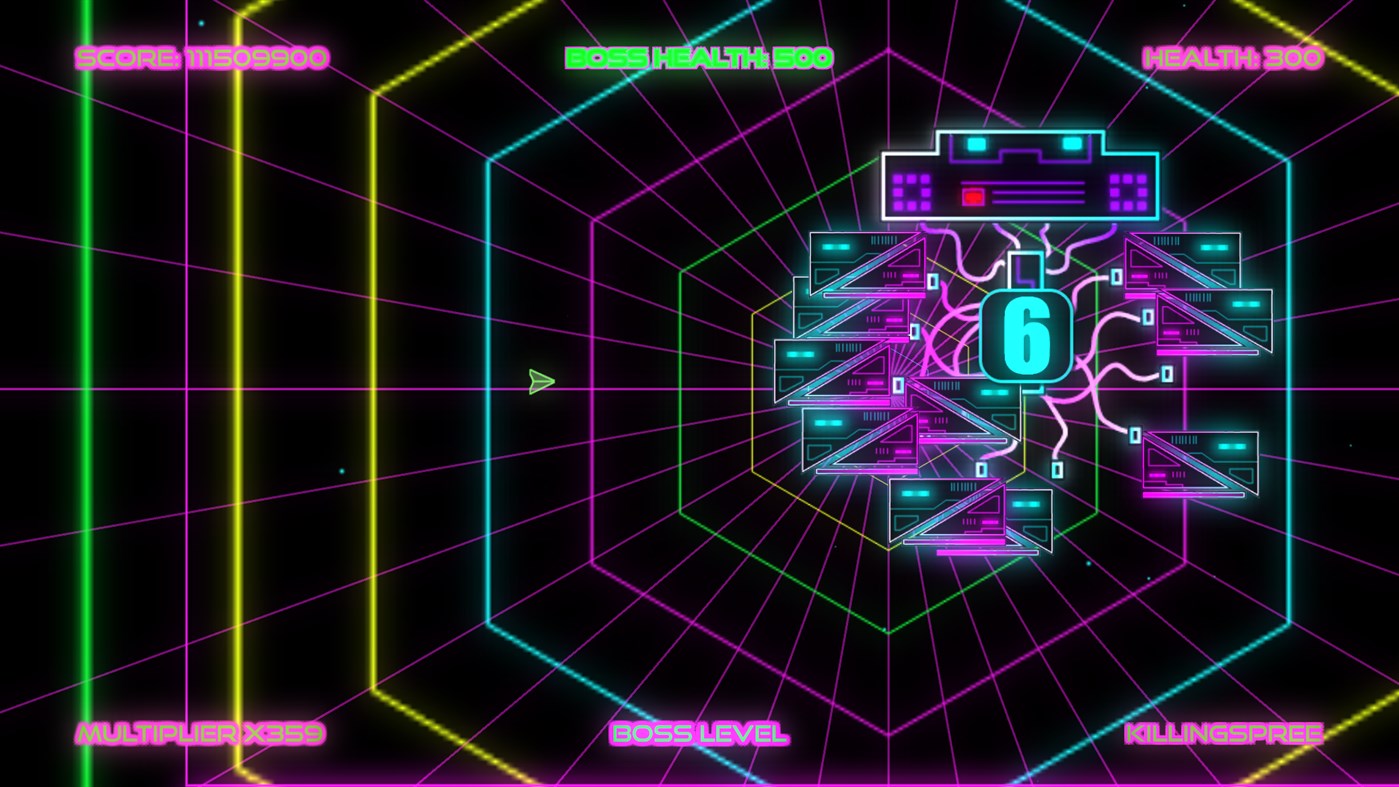Click the BOSS HEALTH: 500 bar
This screenshot has width=1399, height=787.
(x=698, y=57)
